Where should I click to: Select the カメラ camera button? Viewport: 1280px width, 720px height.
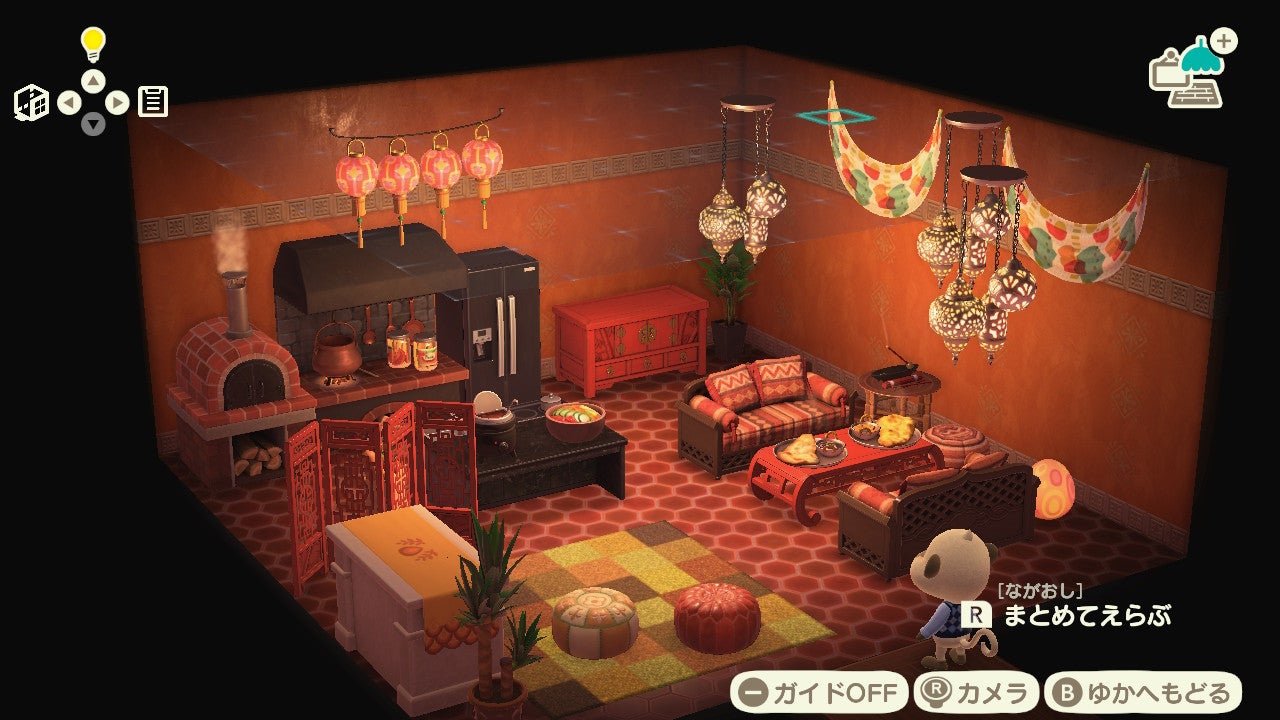click(976, 692)
